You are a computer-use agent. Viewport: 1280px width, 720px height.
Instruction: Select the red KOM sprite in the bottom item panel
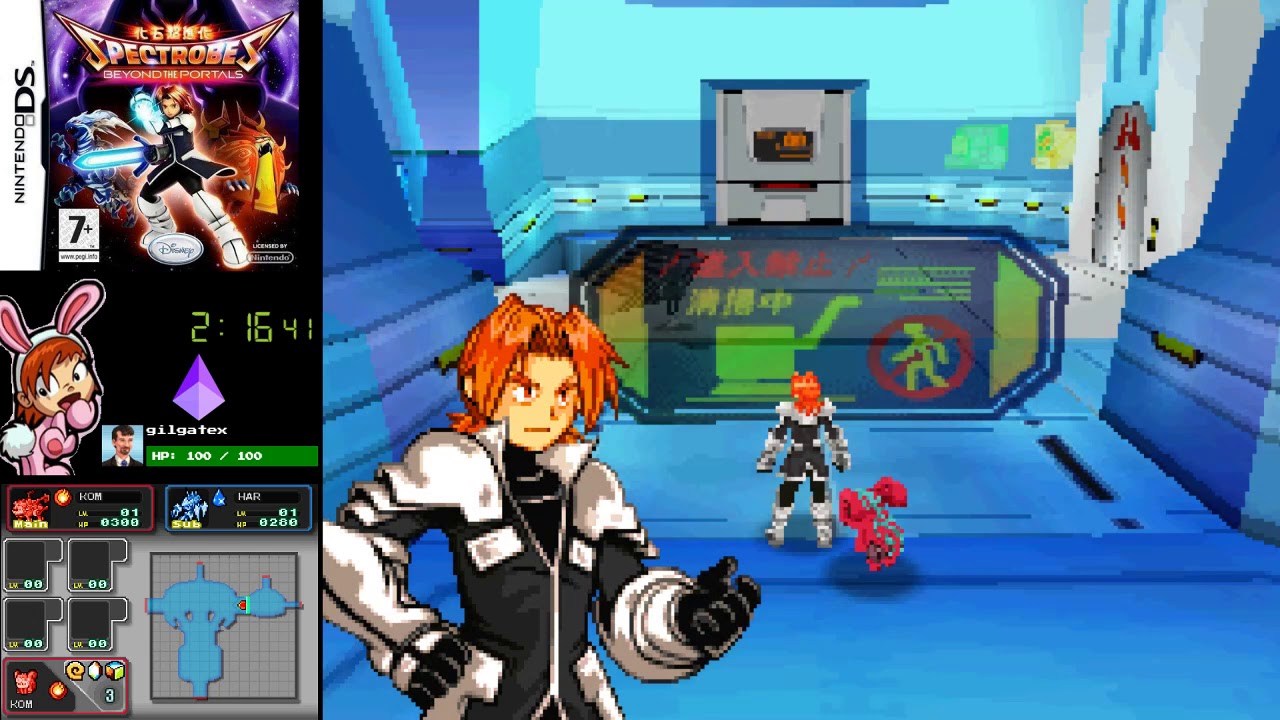coord(24,683)
